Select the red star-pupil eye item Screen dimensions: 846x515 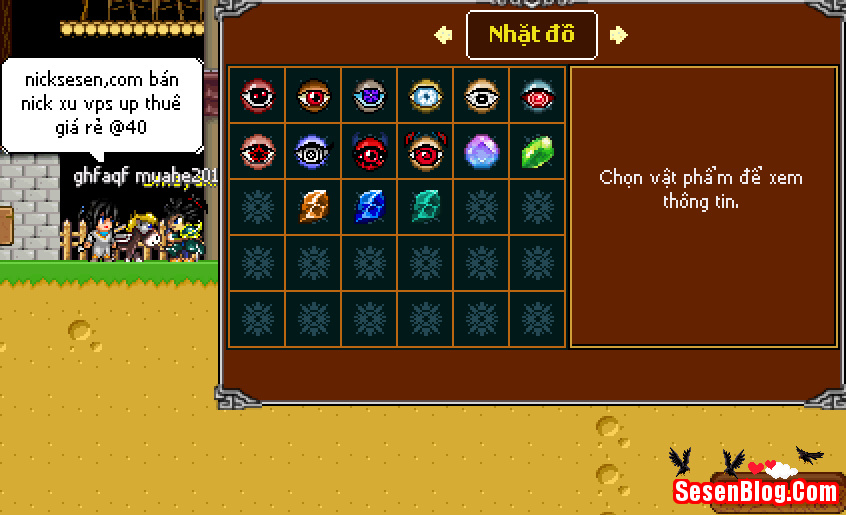257,152
